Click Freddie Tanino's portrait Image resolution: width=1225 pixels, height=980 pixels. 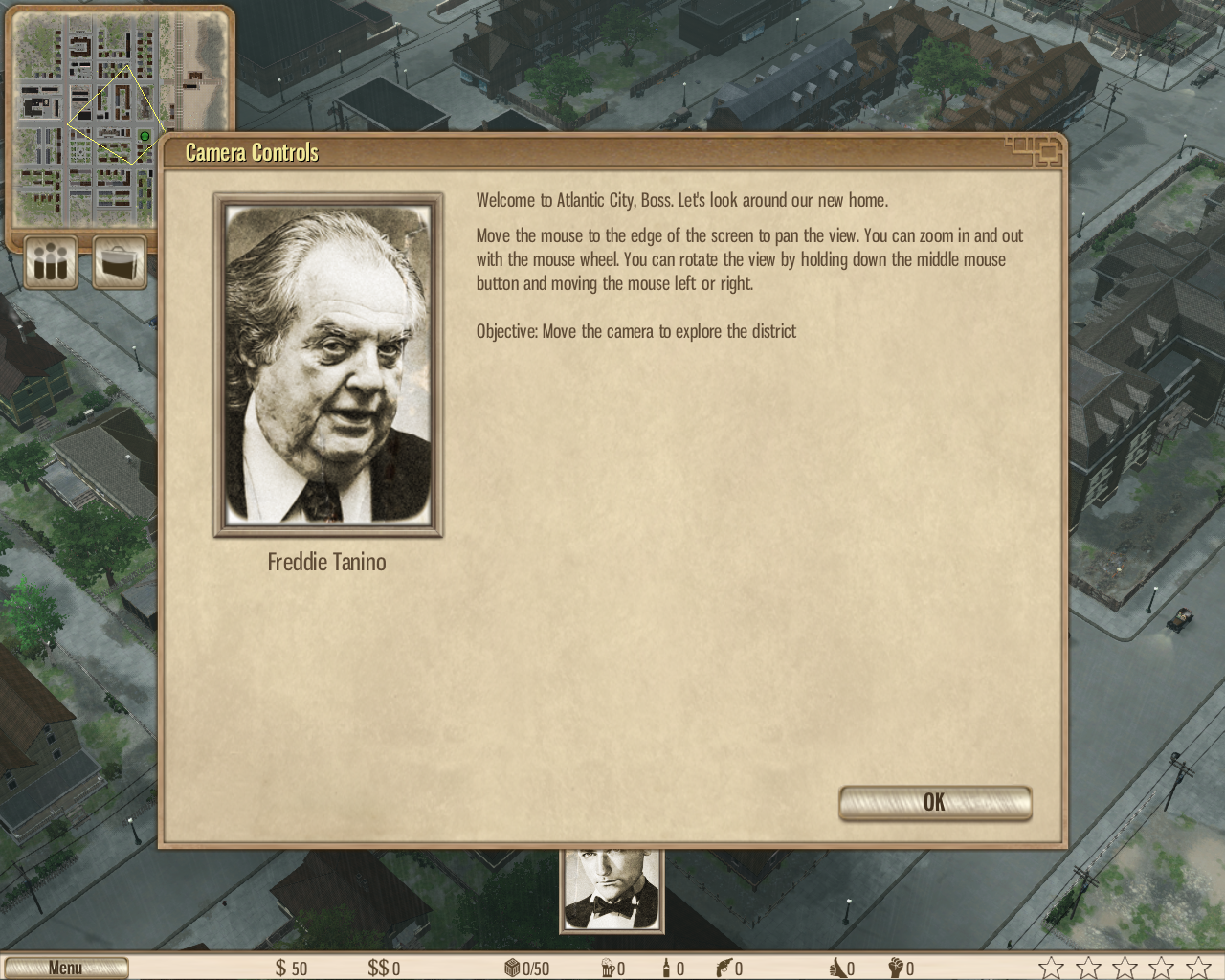pos(328,365)
